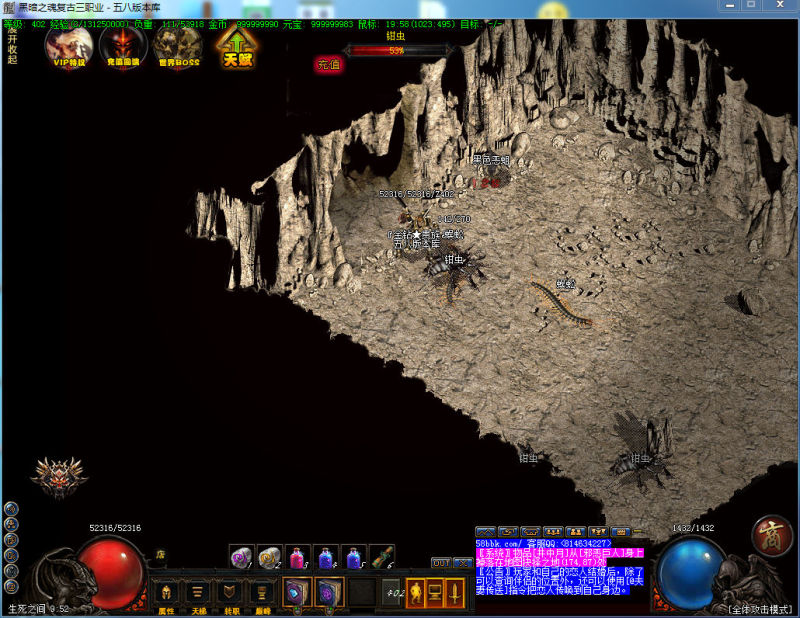Use the pink potion in hotbar slot 3
800x618 pixels.
coord(297,557)
